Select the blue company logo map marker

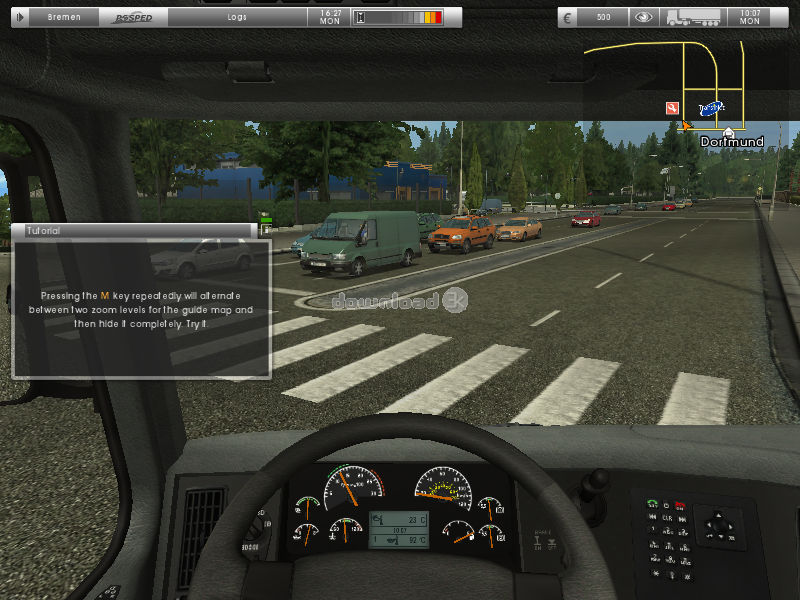tap(710, 108)
